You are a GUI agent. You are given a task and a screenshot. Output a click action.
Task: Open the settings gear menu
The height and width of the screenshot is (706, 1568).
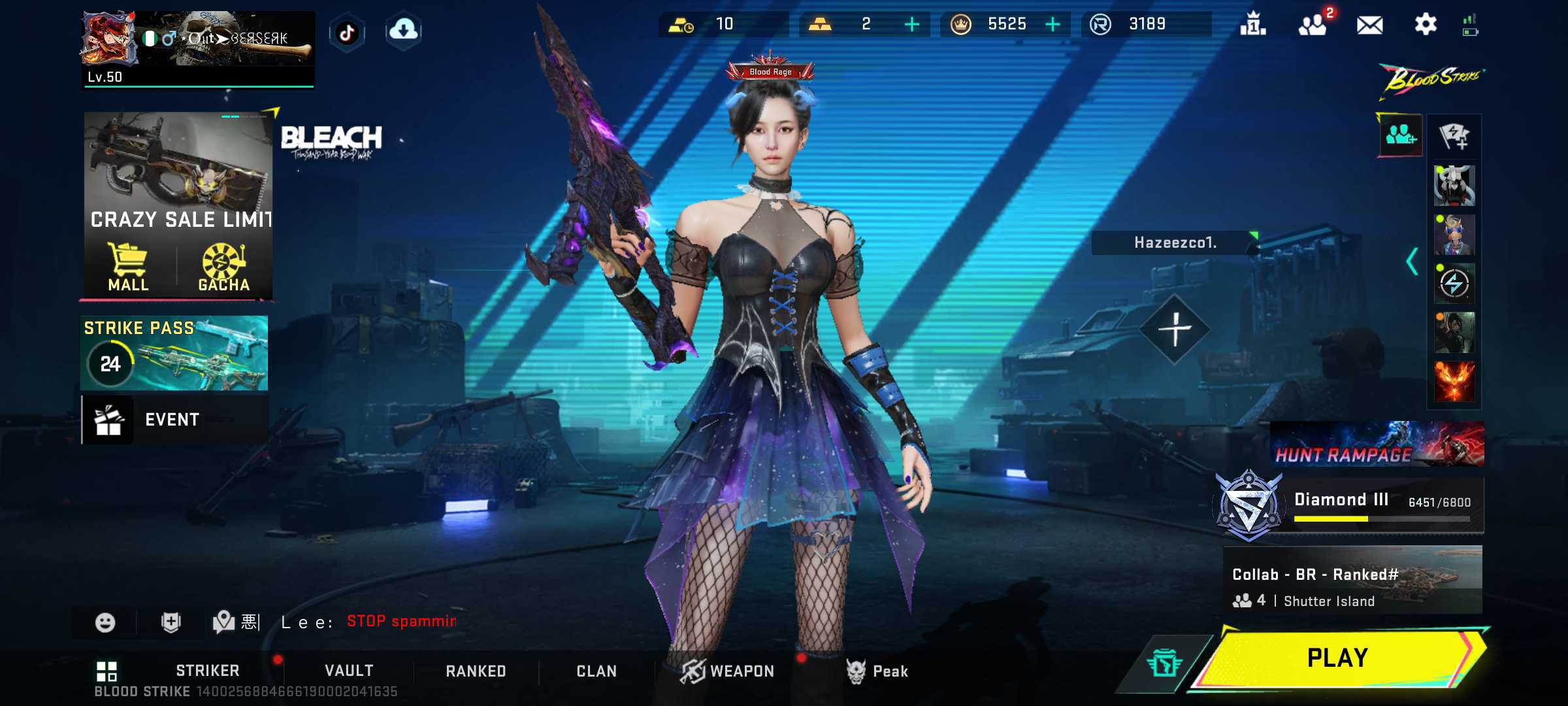tap(1425, 25)
